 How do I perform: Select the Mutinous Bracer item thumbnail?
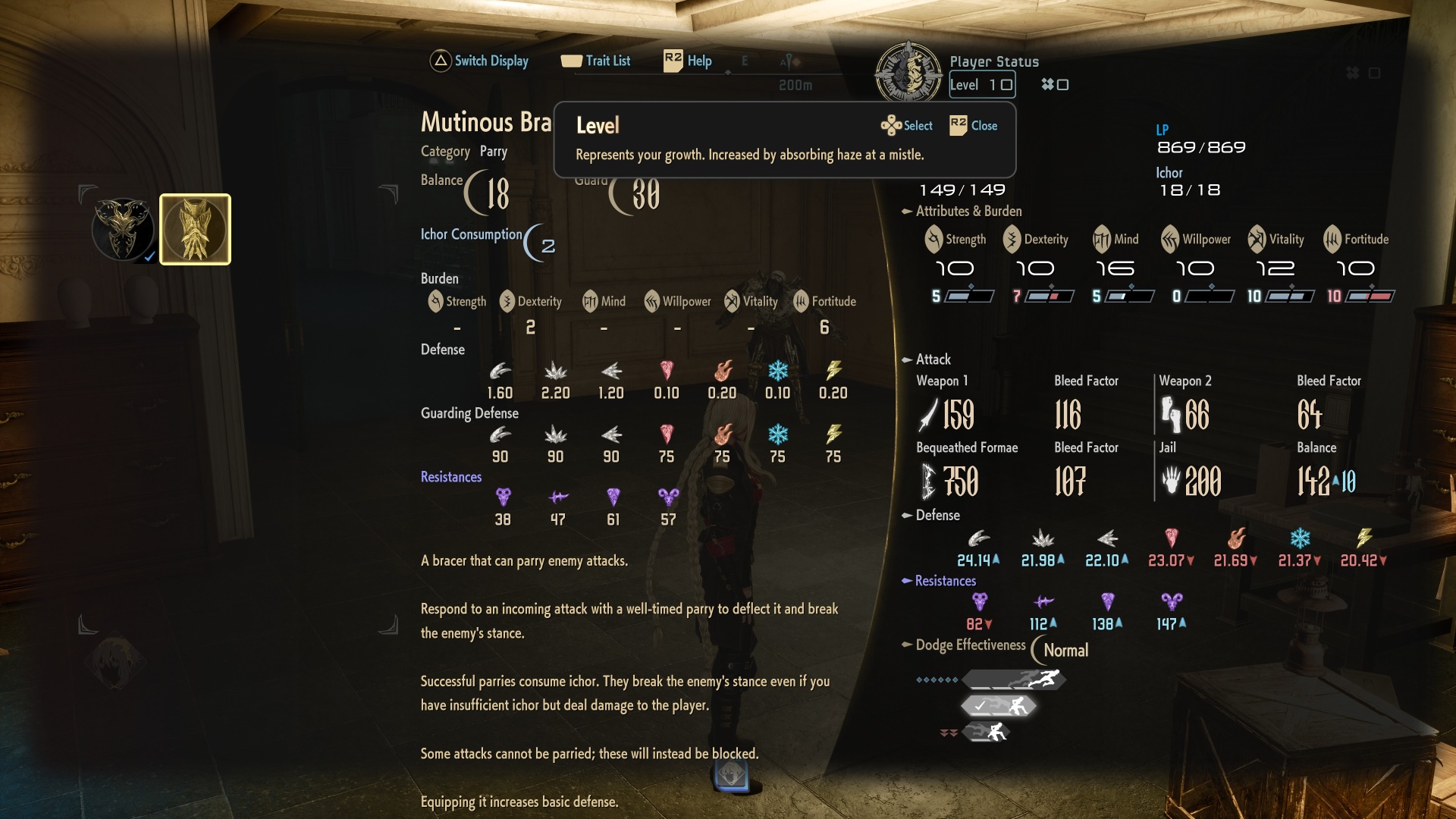point(195,229)
